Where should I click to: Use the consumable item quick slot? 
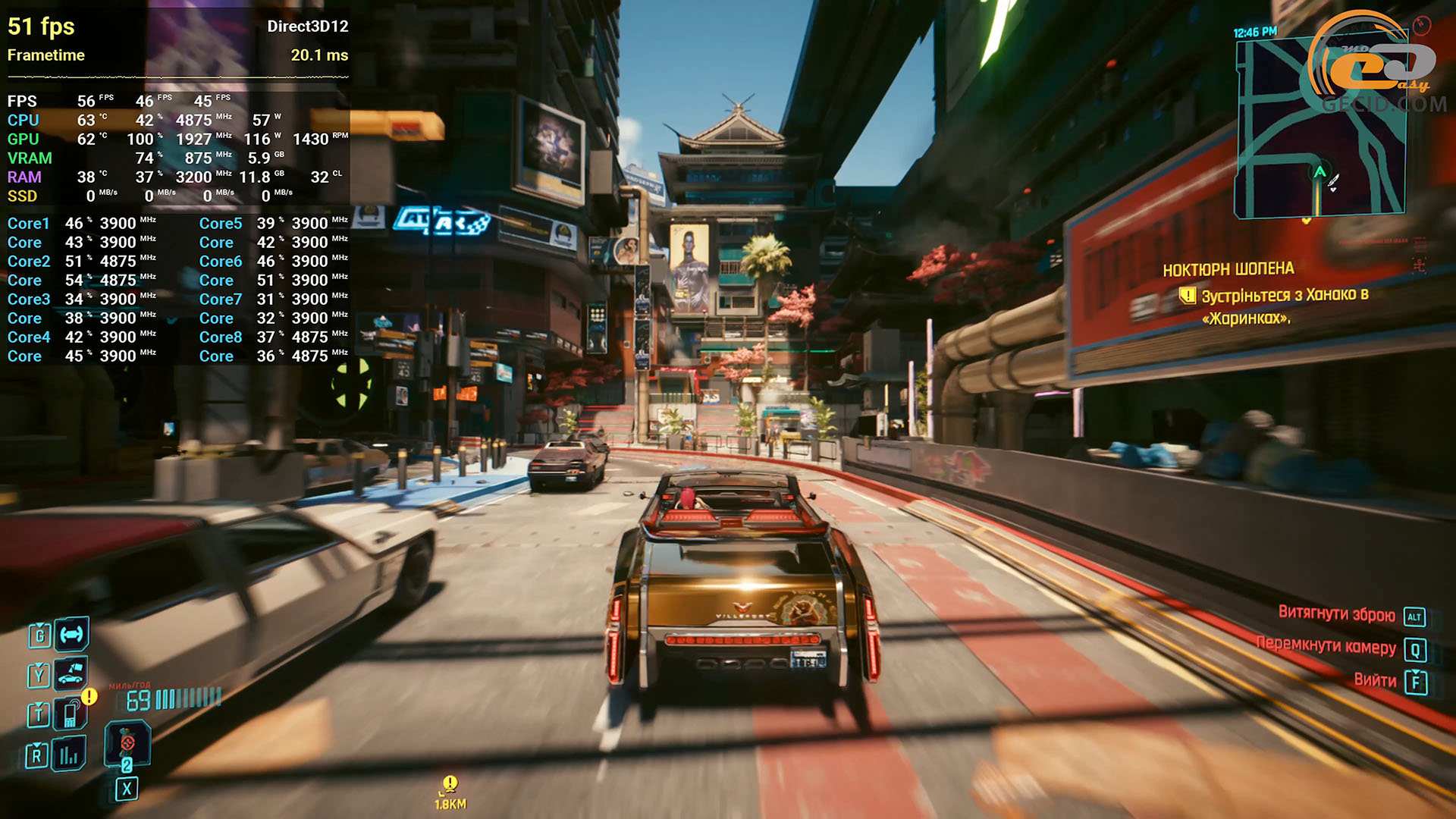[127, 744]
